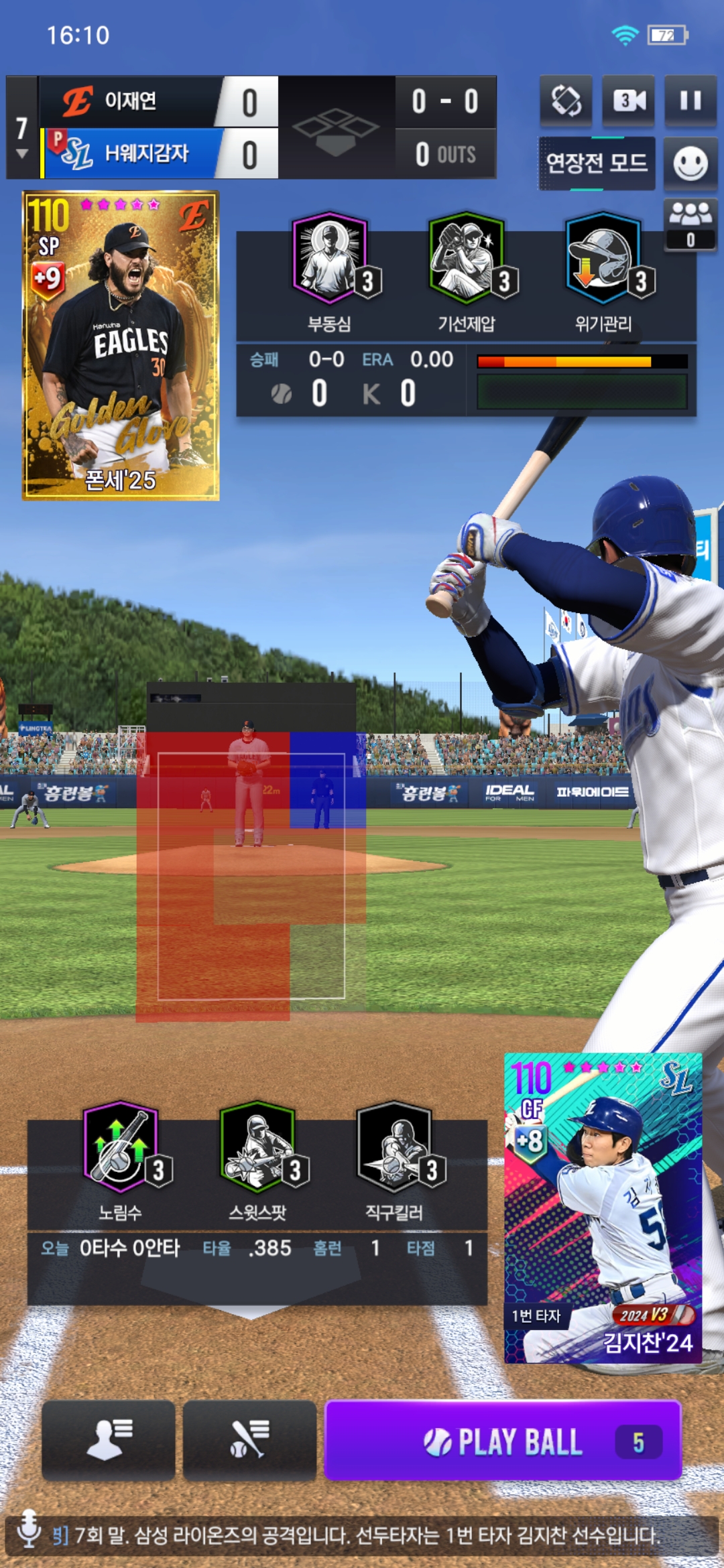The width and height of the screenshot is (724, 1568).
Task: Show the spectators list icon
Action: tap(690, 224)
